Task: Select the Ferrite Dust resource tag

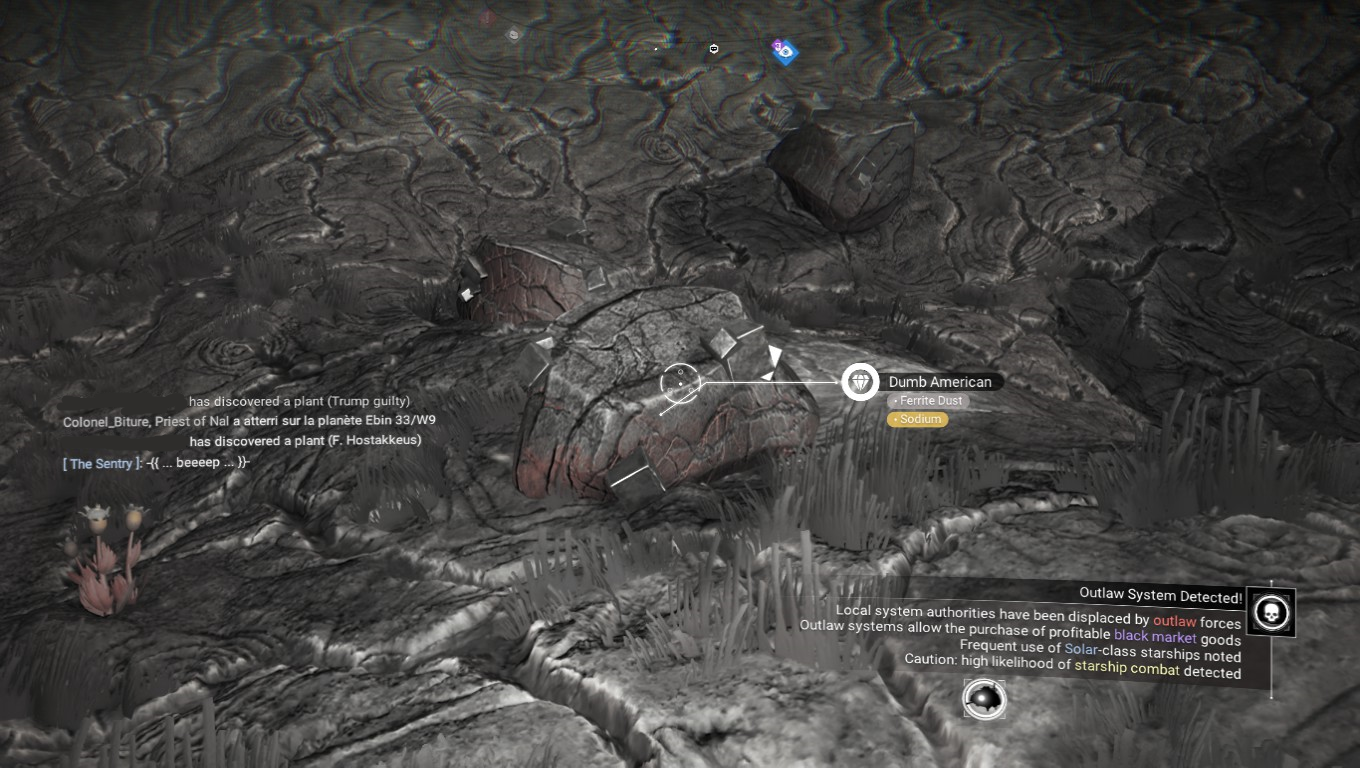Action: click(928, 401)
